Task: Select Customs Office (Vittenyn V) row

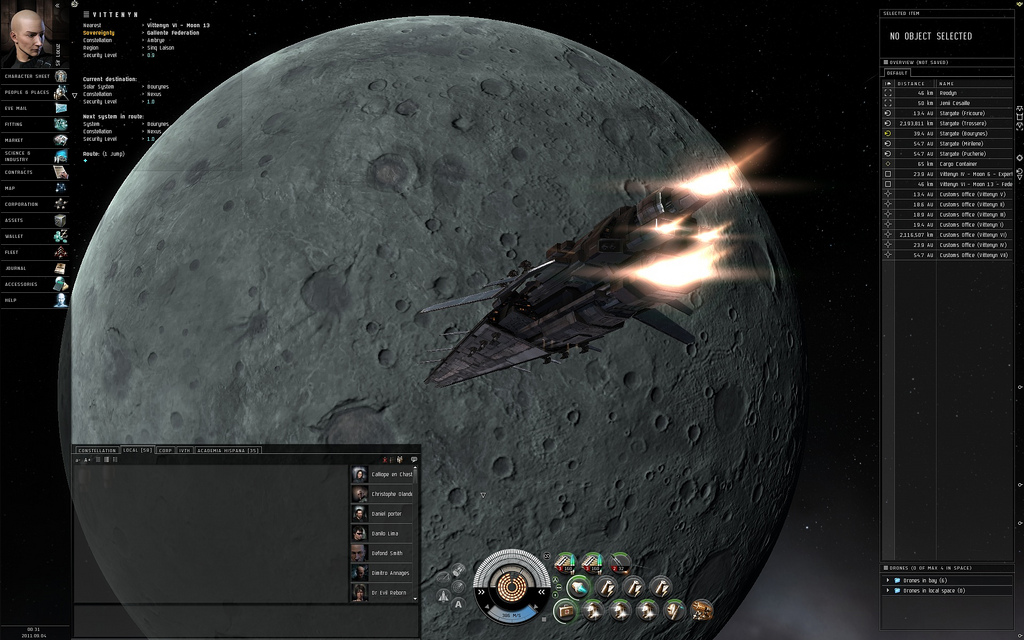Action: point(972,194)
